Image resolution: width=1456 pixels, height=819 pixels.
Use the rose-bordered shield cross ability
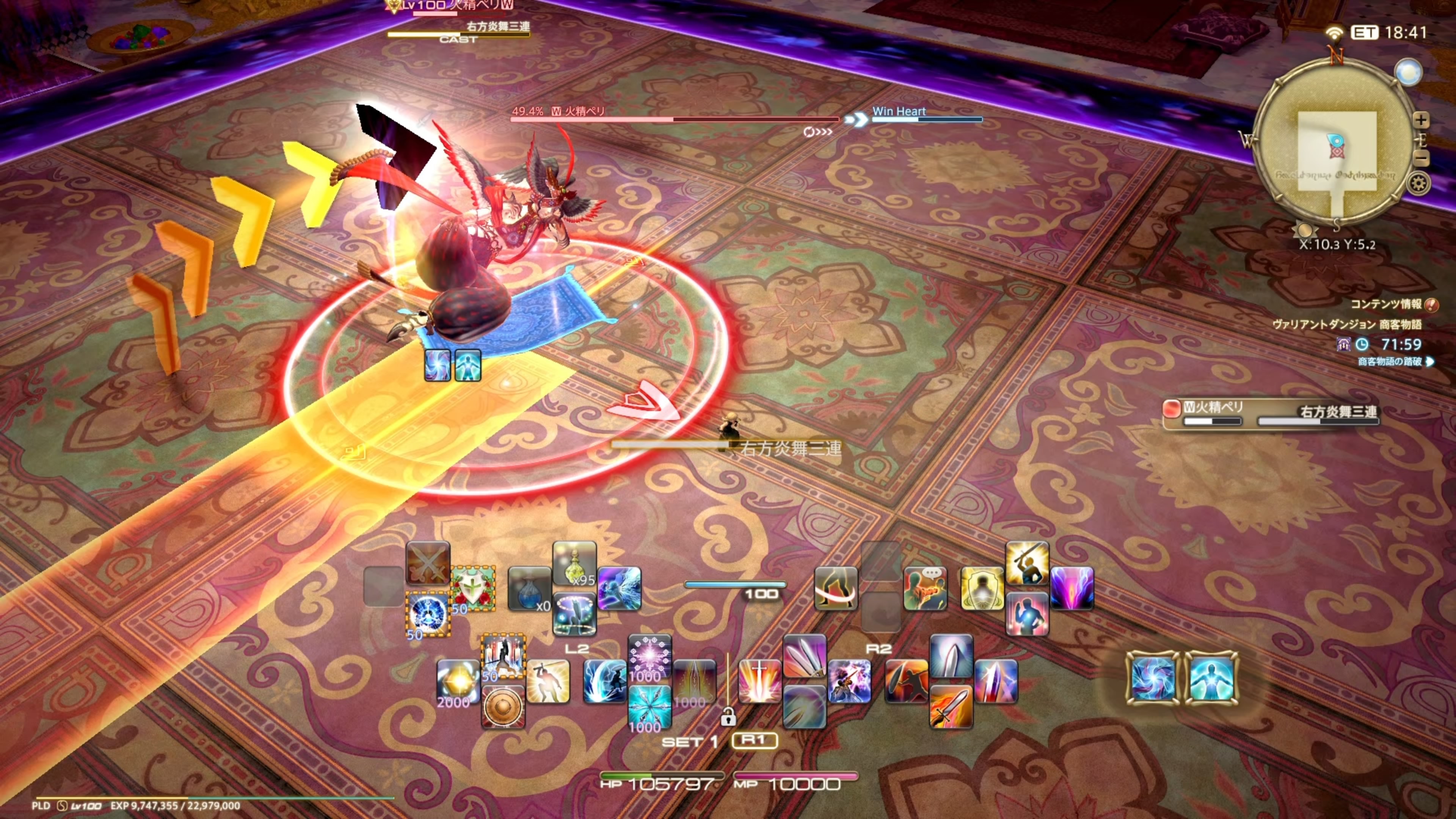click(472, 588)
